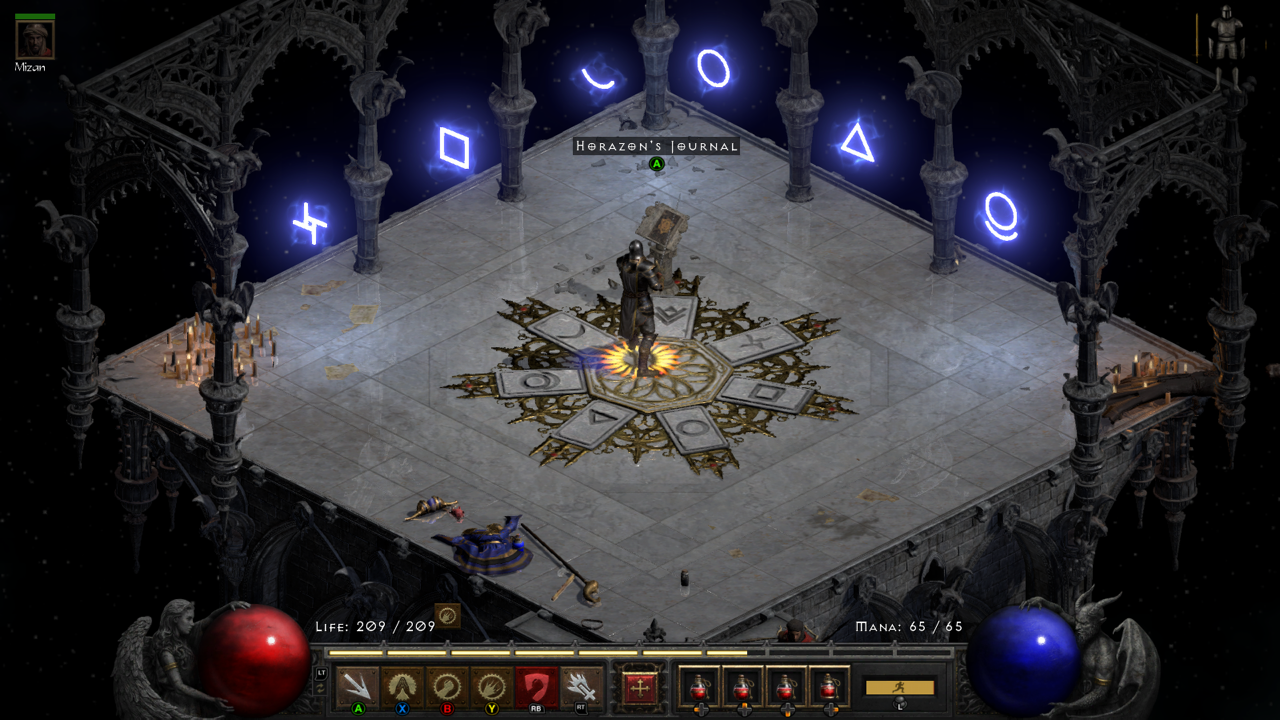Select the skill assigned to the X button

[401, 682]
